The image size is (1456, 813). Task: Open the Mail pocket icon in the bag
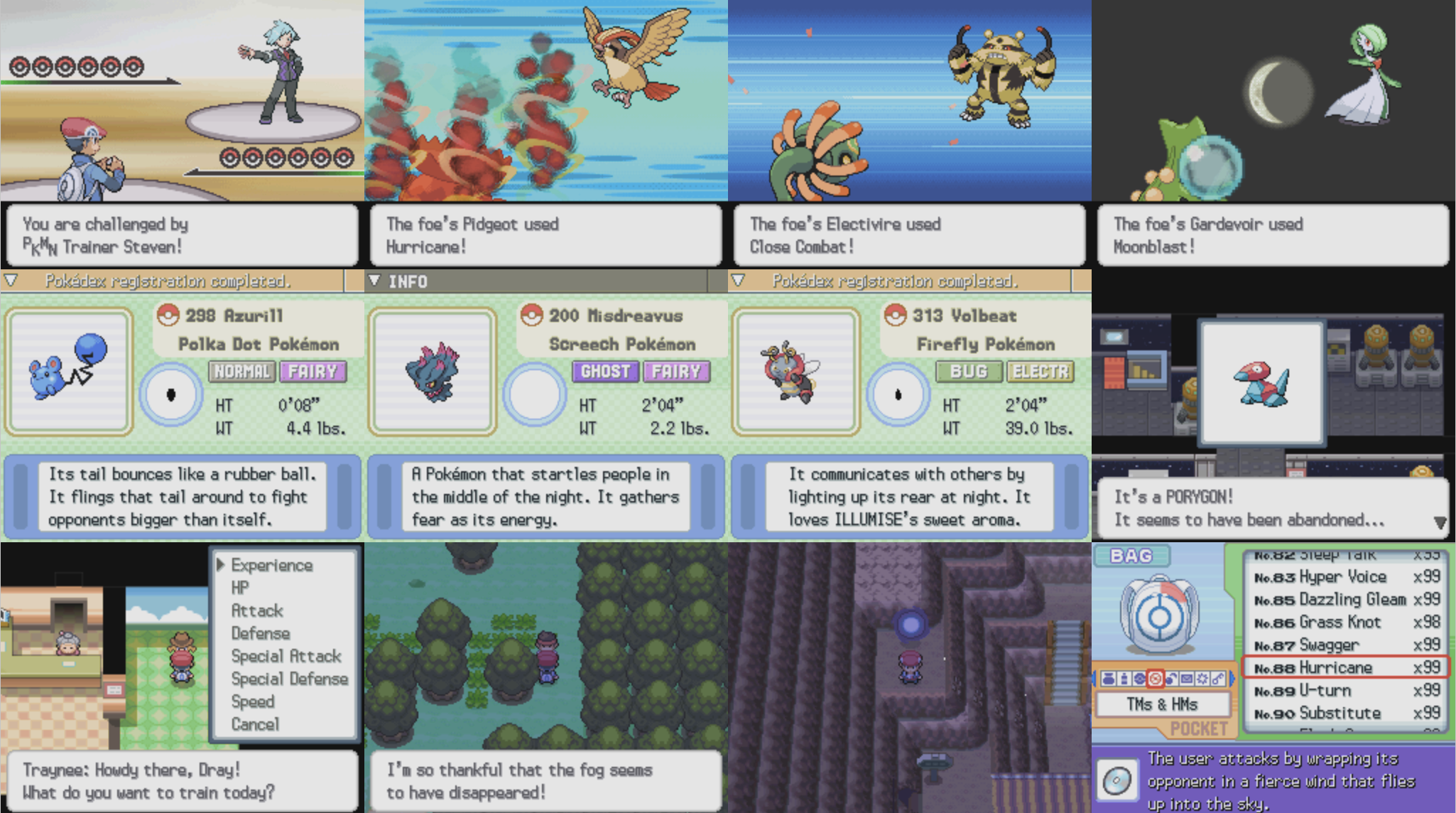[x=1185, y=679]
